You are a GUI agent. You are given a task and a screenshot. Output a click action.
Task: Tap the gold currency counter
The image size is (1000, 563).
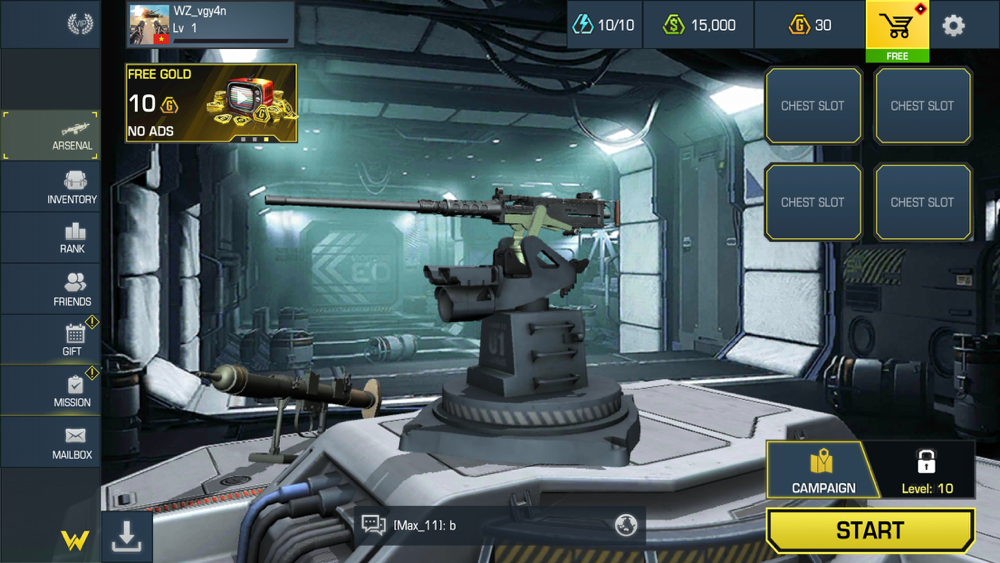point(811,25)
